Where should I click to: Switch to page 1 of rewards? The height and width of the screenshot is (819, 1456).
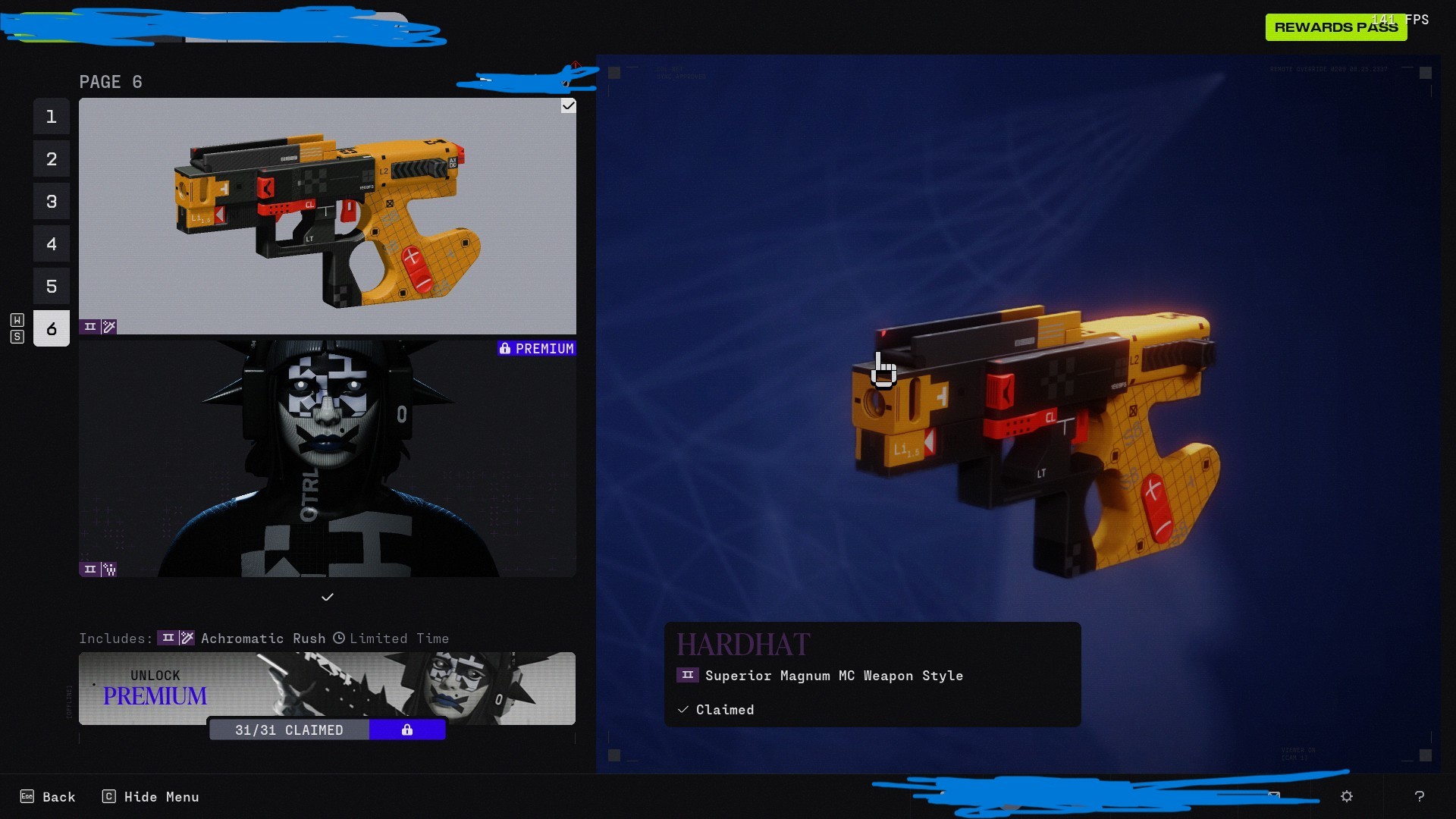(52, 117)
